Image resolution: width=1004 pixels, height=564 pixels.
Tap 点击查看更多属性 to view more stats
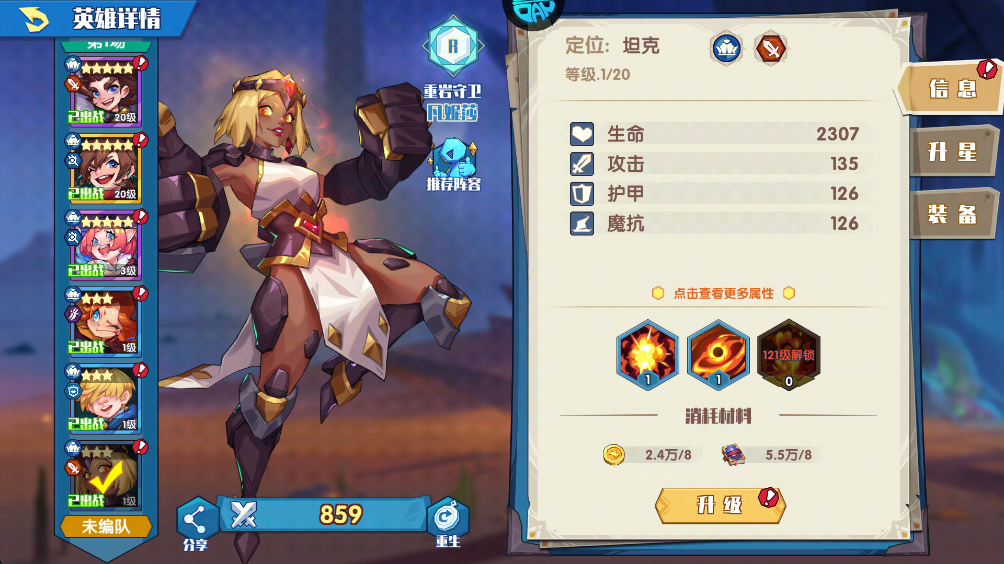pos(723,293)
